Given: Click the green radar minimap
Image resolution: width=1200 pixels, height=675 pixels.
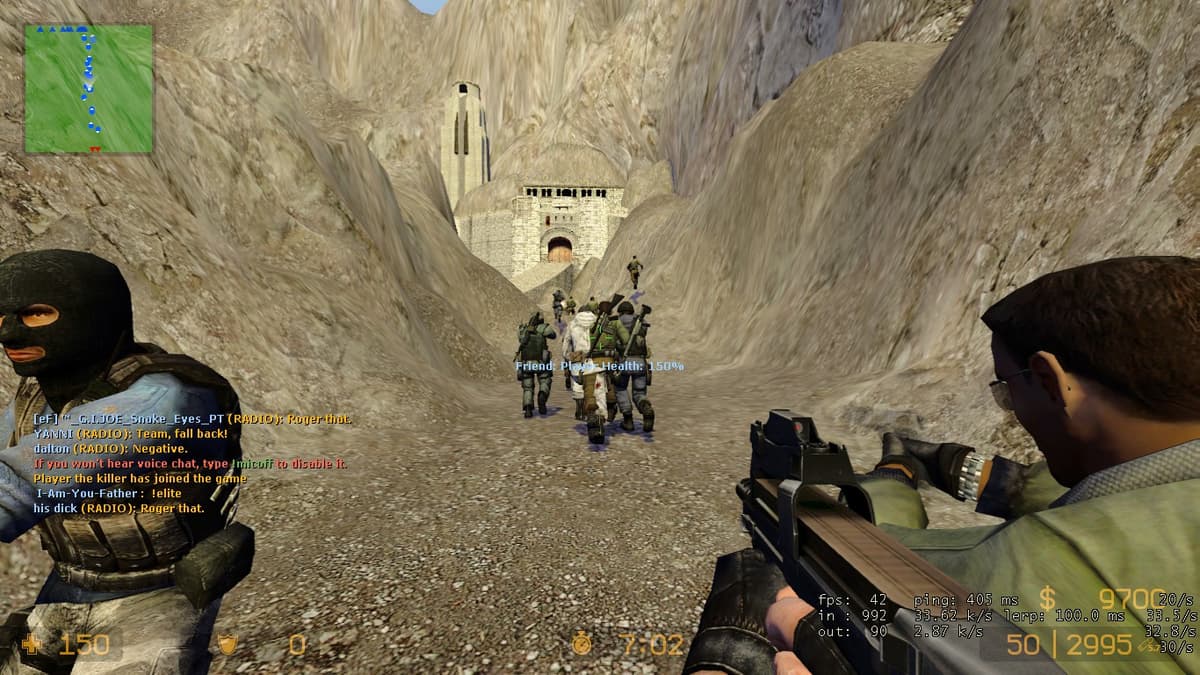Looking at the screenshot, I should click(88, 89).
